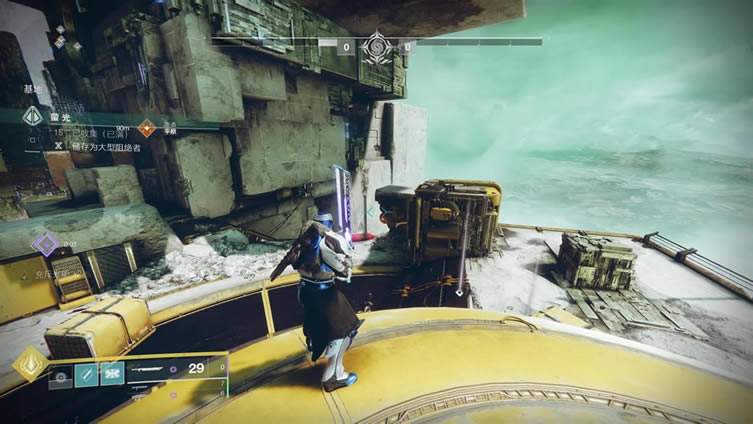
Task: Open the motes objective tracker icon
Action: click(32, 117)
